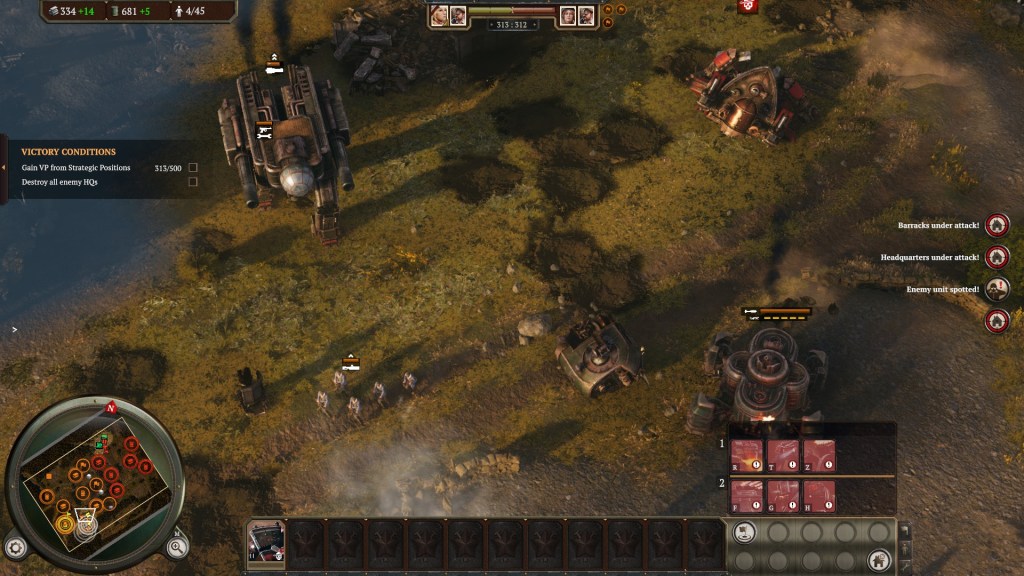Image resolution: width=1024 pixels, height=576 pixels.
Task: Select the production queue item with hotkey R
Action: 747,456
